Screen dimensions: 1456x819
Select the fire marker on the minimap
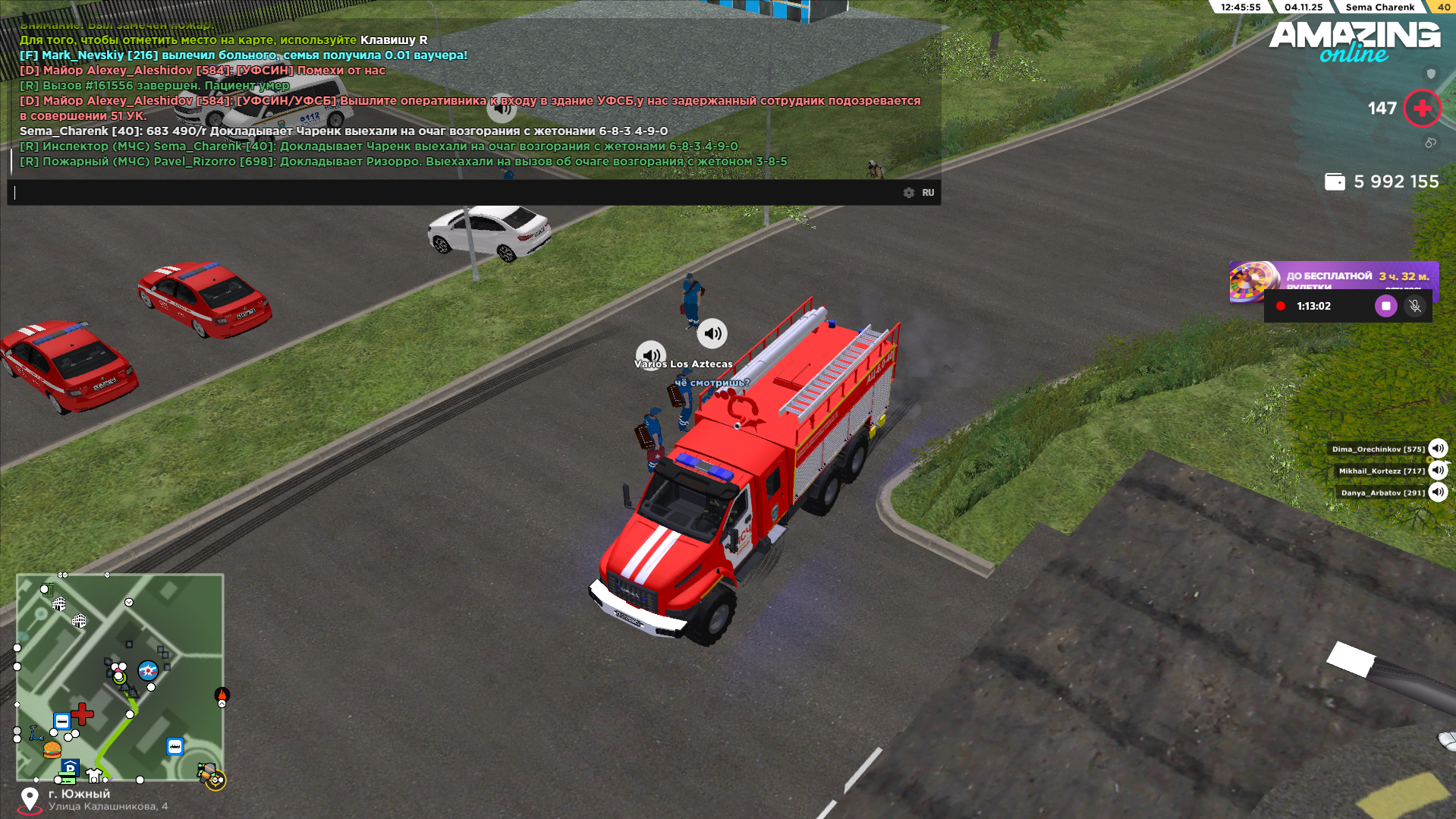[222, 695]
